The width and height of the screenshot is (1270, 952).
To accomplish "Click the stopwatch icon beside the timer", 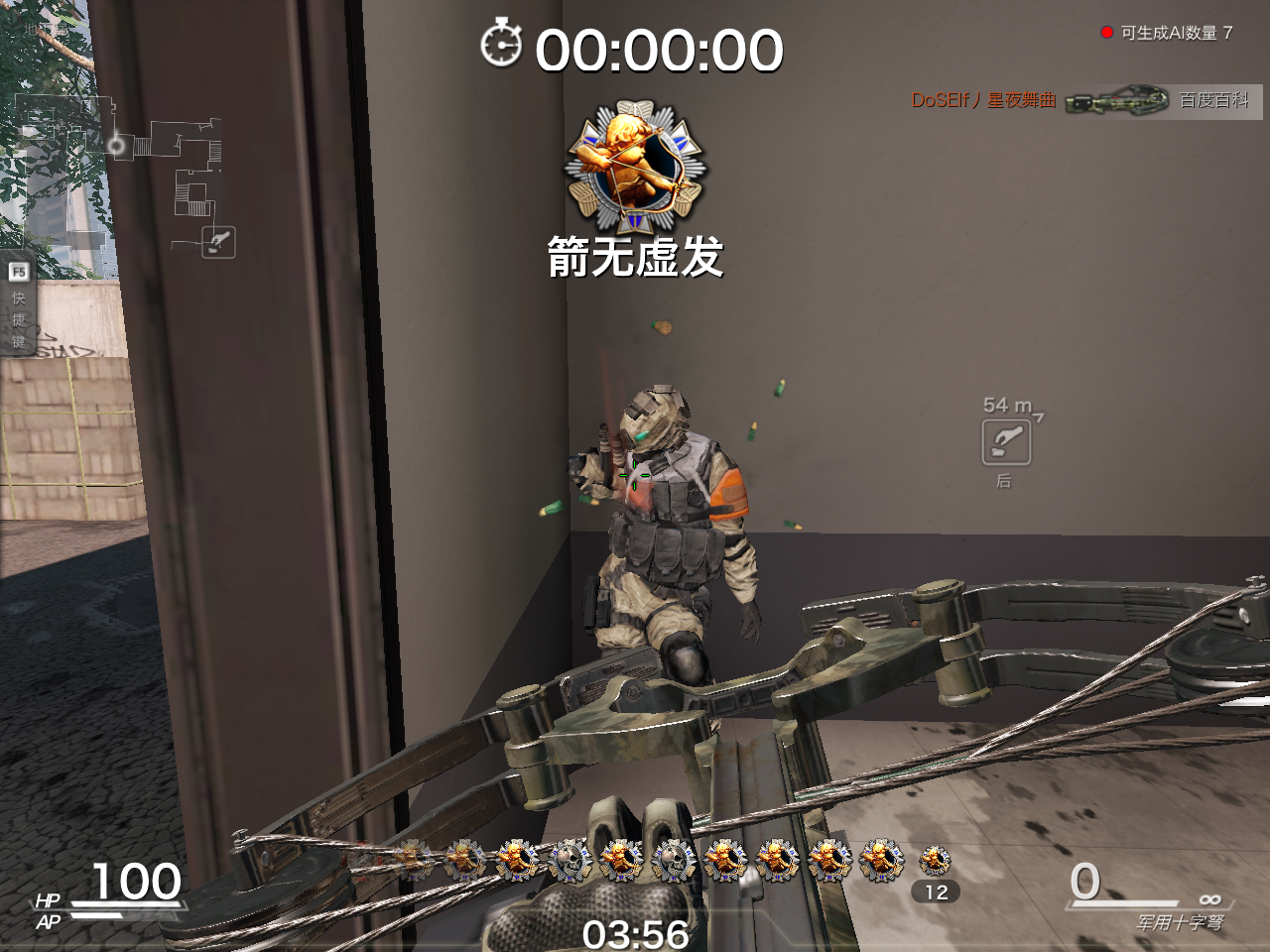I will 502,46.
